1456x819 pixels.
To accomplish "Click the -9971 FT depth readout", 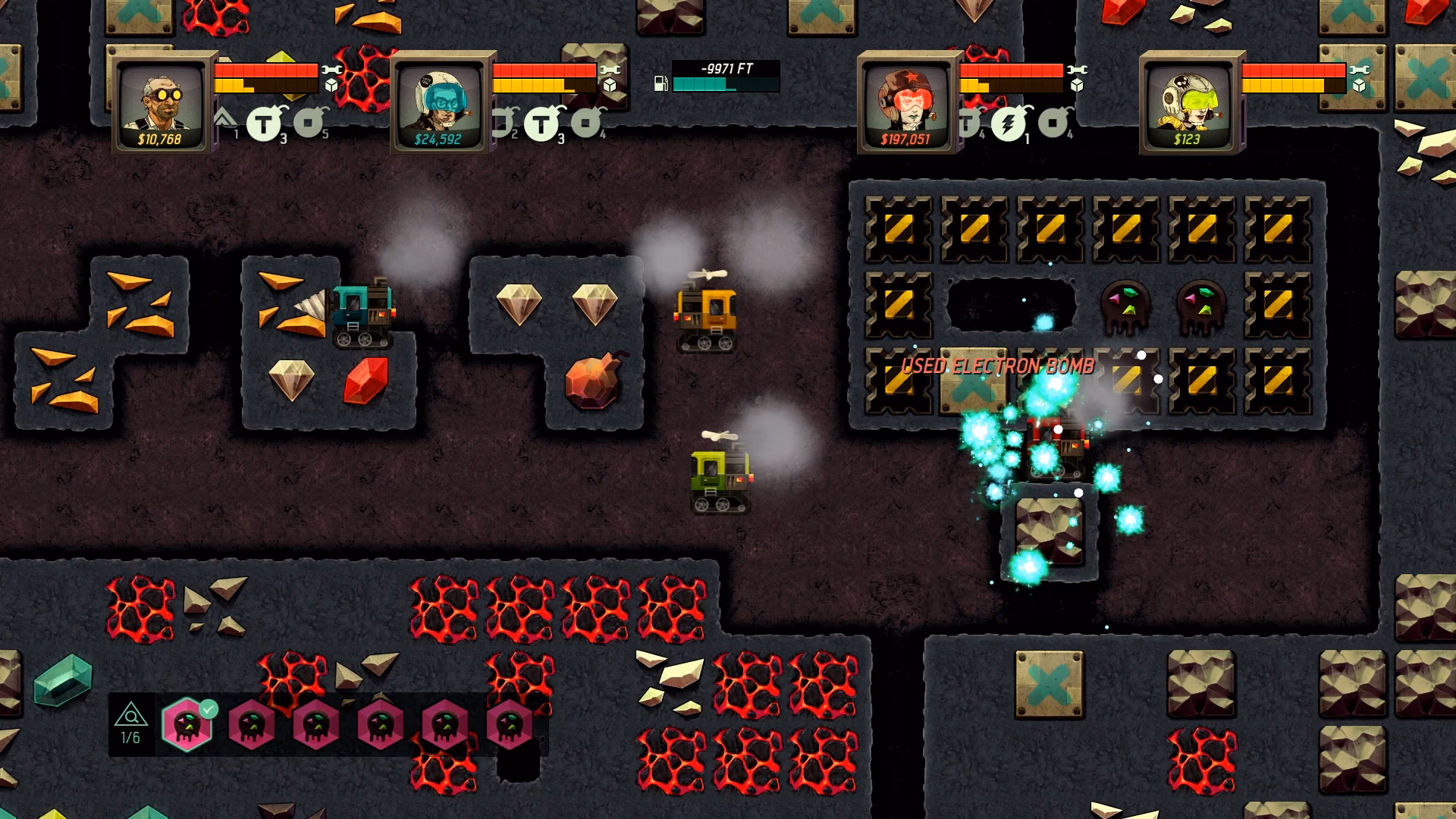I will click(x=726, y=68).
